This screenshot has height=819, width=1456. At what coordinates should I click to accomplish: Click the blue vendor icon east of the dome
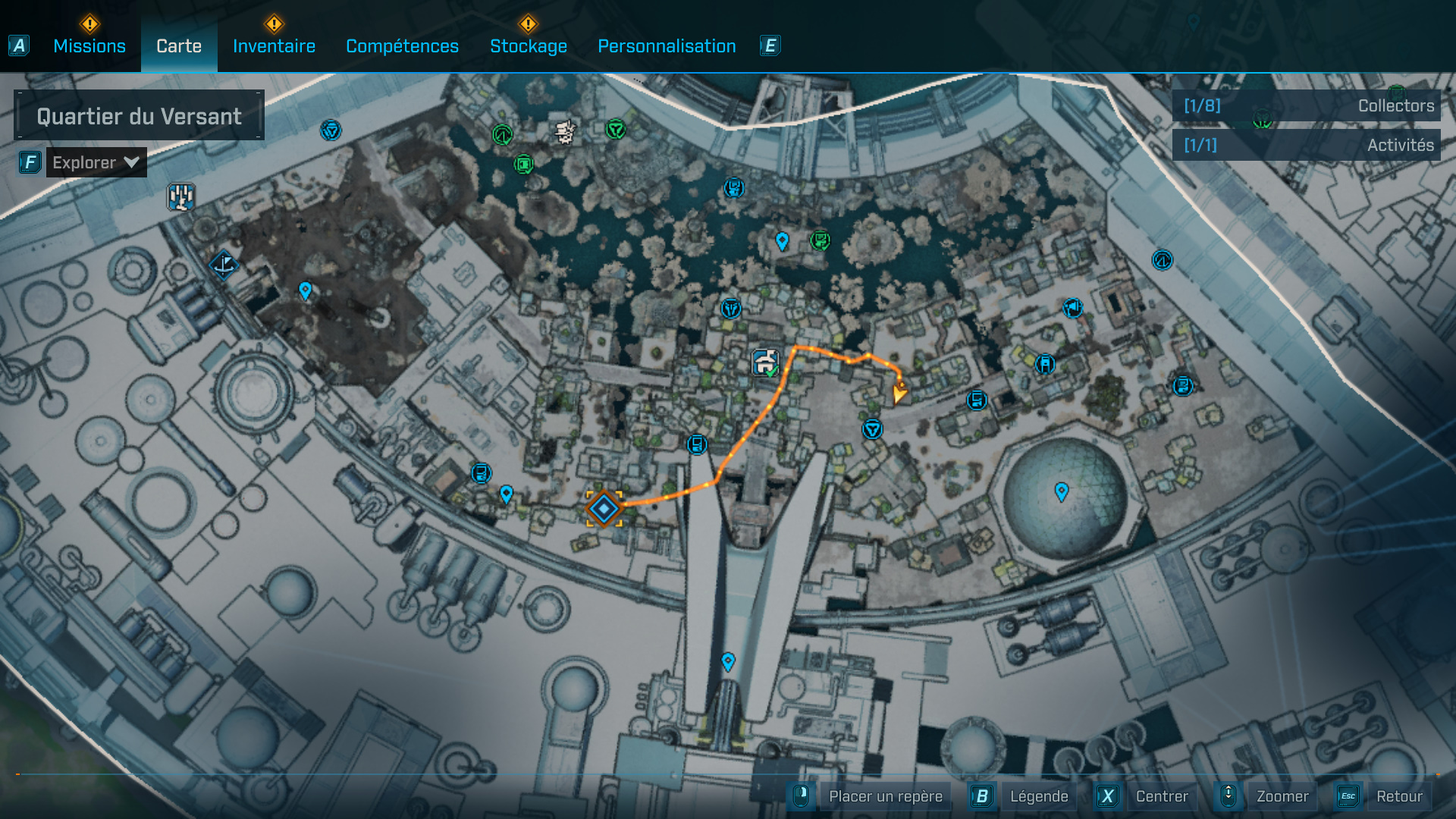(1181, 387)
